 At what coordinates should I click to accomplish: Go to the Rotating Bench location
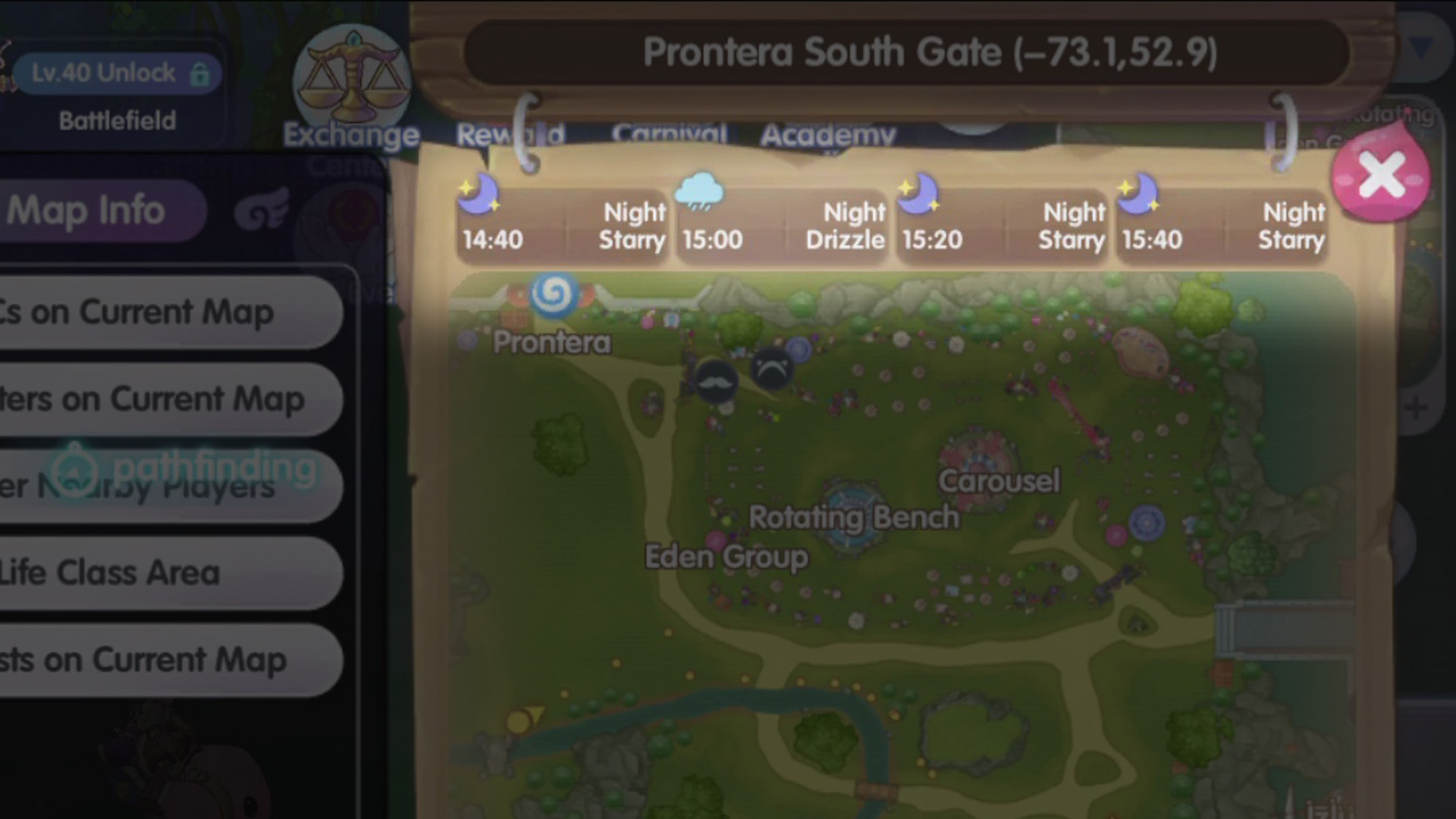click(x=854, y=517)
